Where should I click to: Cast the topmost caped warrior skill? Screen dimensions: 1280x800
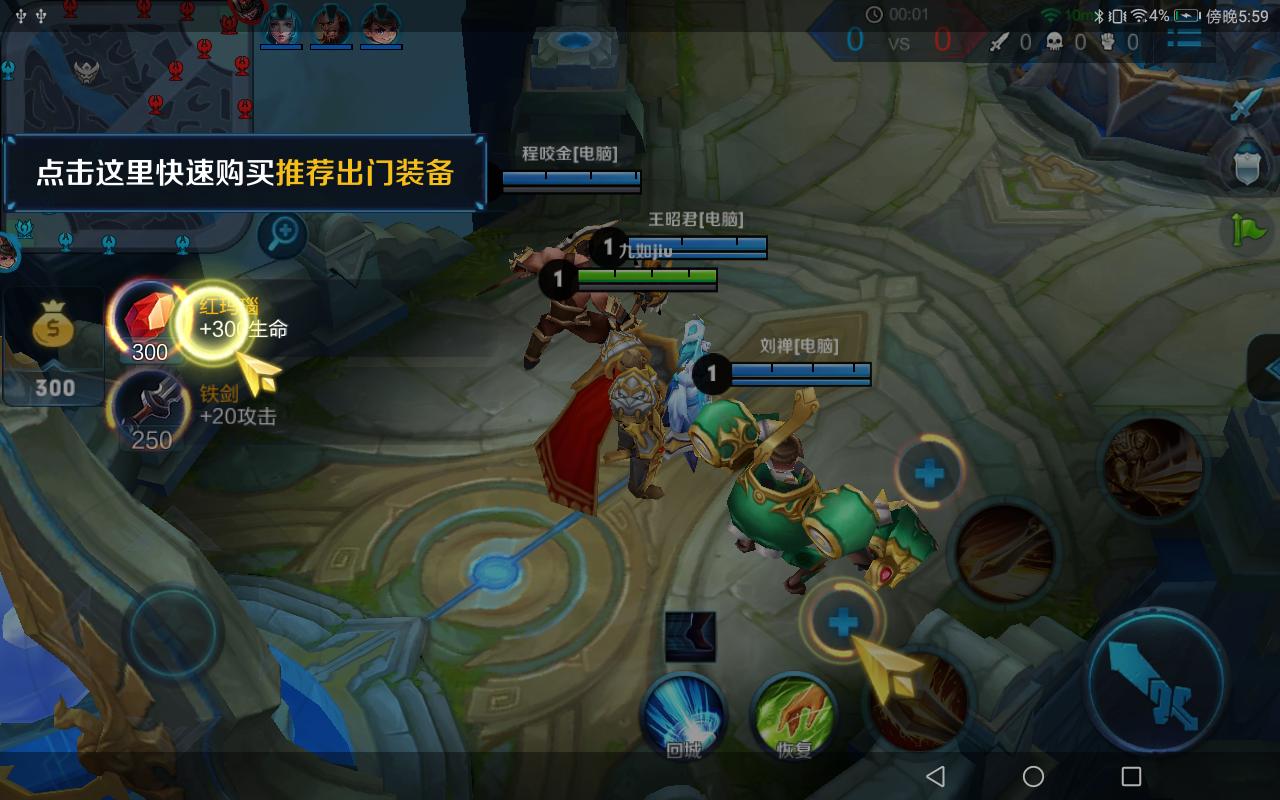(x=1153, y=467)
